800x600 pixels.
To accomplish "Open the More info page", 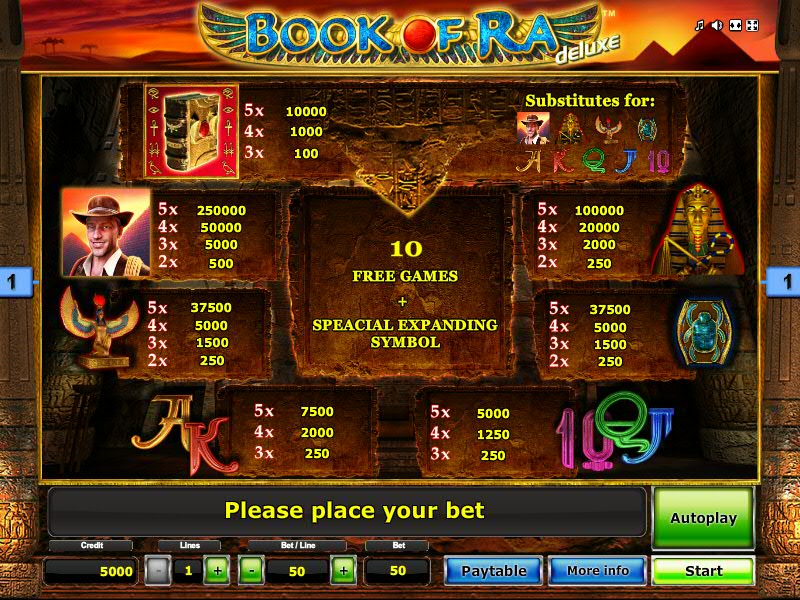I will (x=597, y=571).
